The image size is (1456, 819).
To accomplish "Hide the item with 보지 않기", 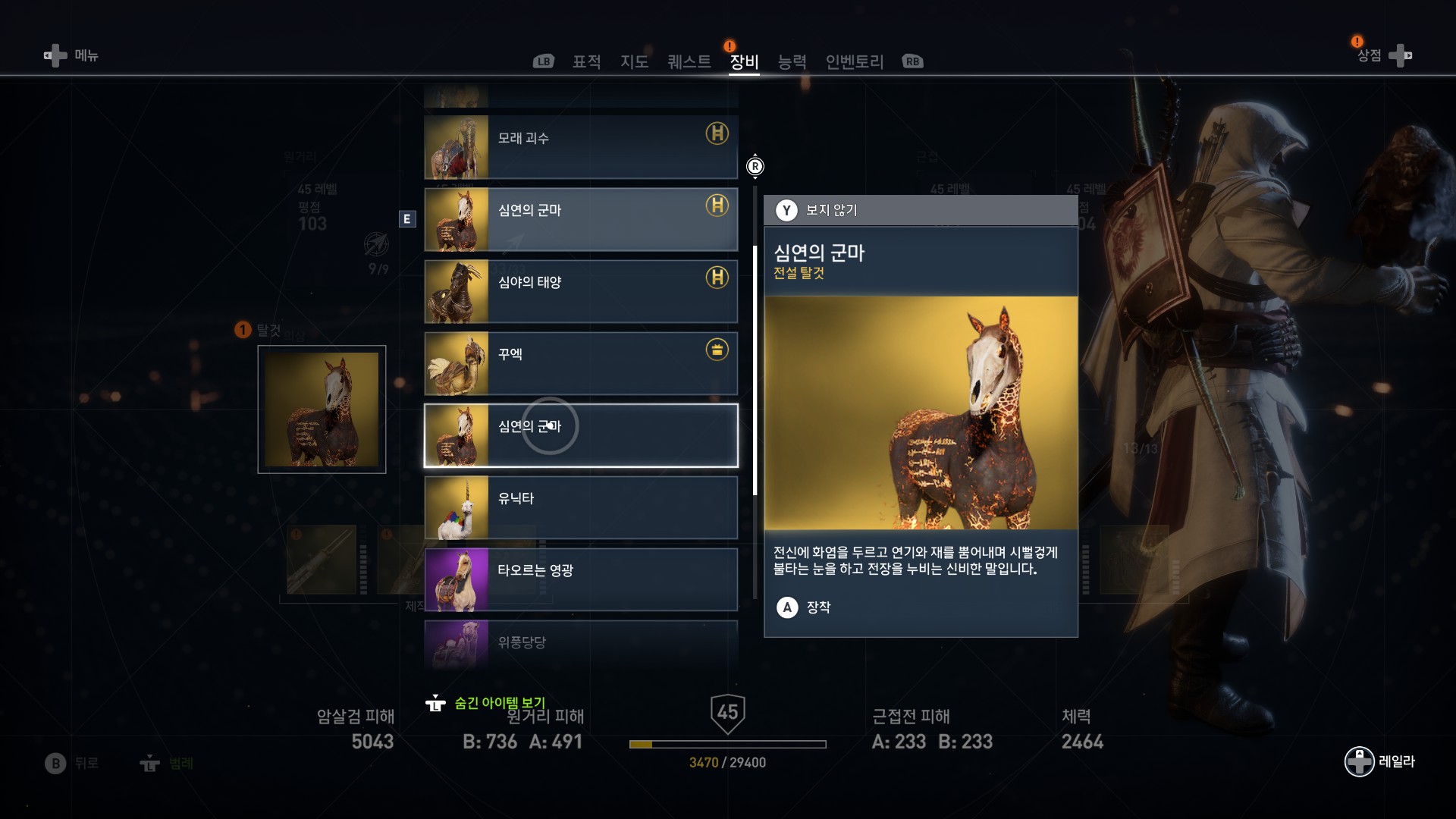I will [817, 210].
